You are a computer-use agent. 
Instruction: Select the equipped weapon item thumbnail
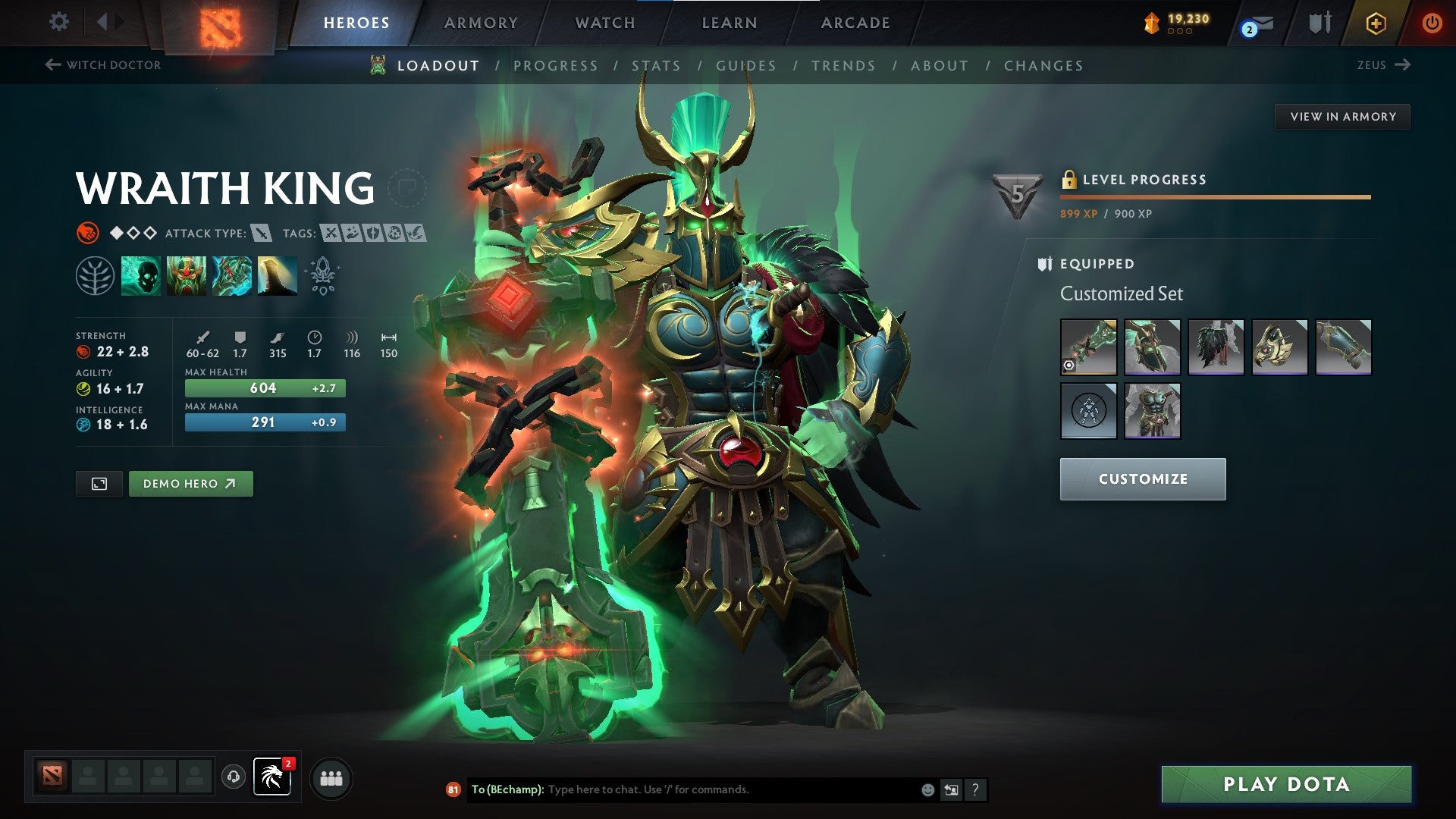click(1089, 347)
